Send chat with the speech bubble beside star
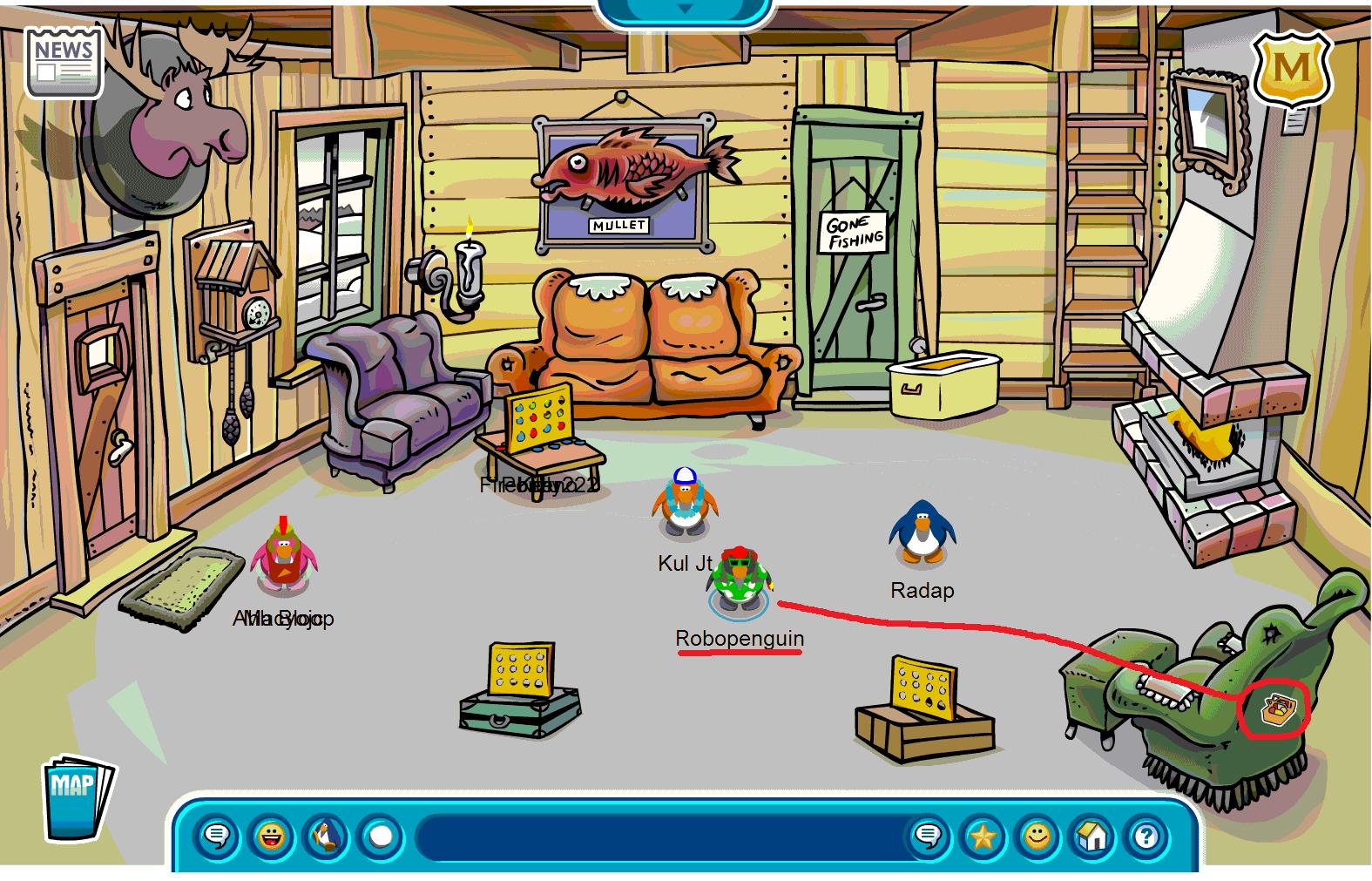Viewport: 1372px width, 881px height. click(928, 837)
